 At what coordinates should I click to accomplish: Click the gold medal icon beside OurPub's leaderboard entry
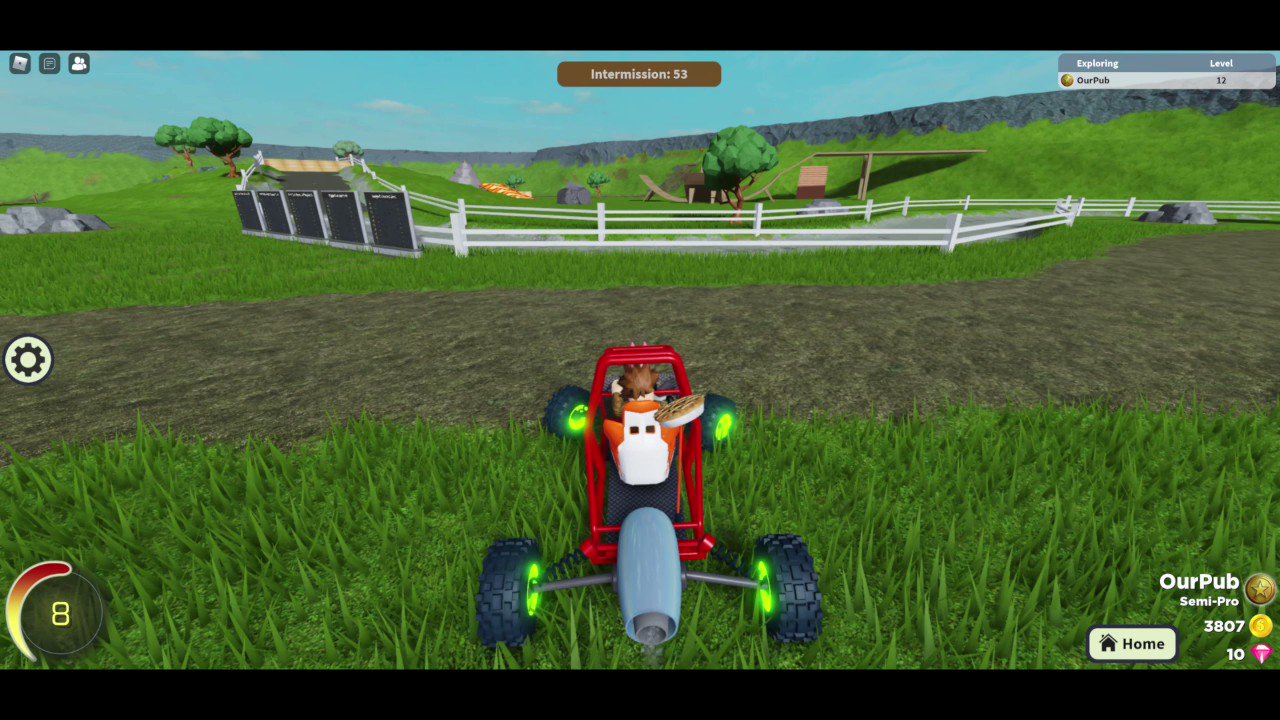(1066, 80)
